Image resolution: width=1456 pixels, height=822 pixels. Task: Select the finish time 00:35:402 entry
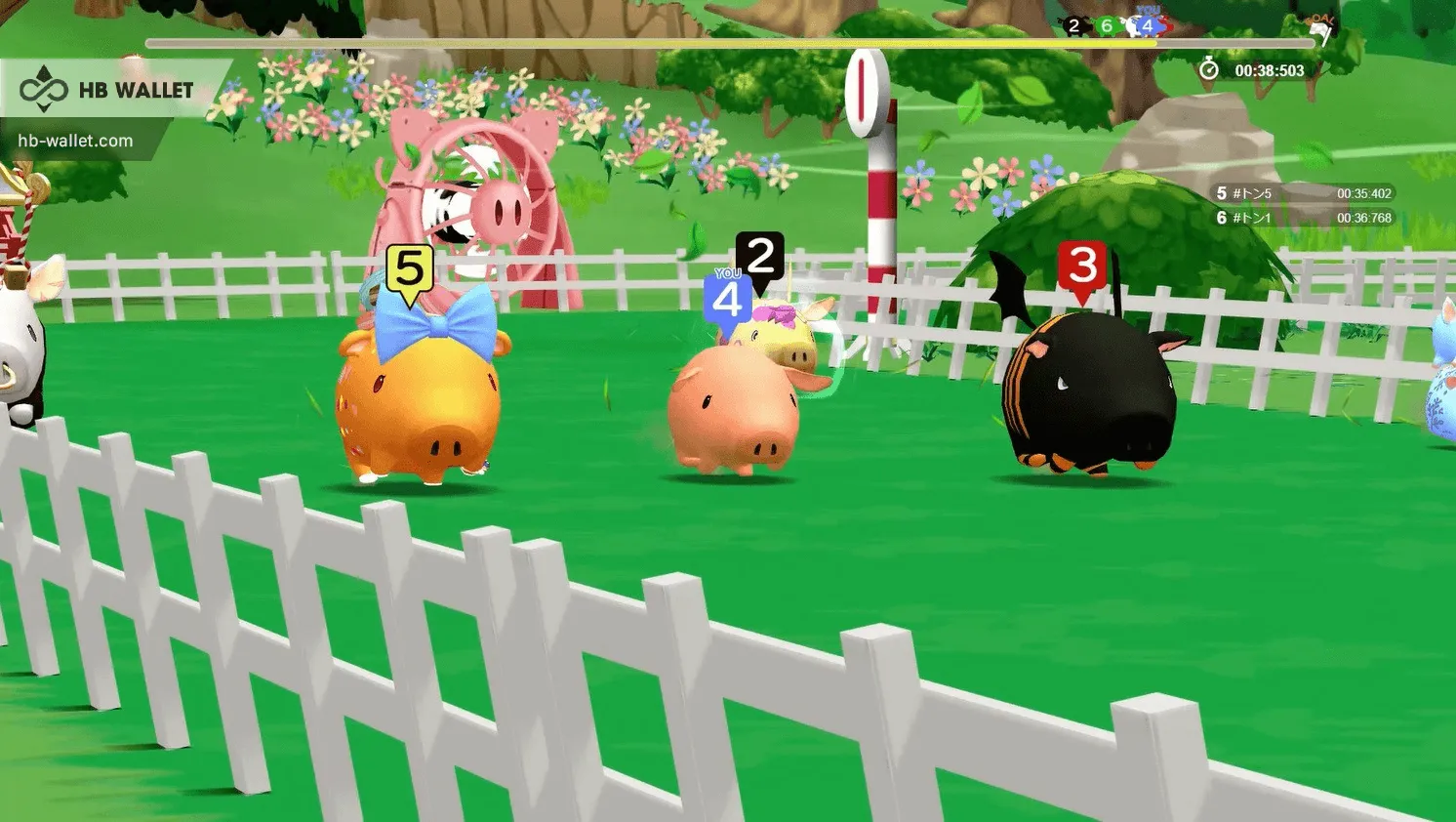pos(1365,193)
